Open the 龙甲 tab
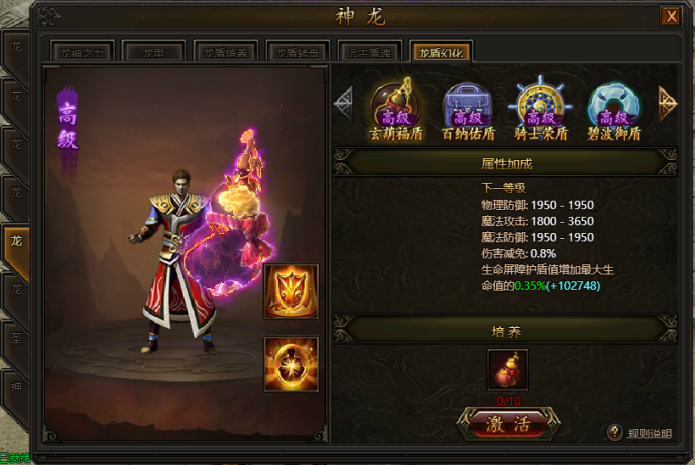Image resolution: width=695 pixels, height=465 pixels. (153, 53)
